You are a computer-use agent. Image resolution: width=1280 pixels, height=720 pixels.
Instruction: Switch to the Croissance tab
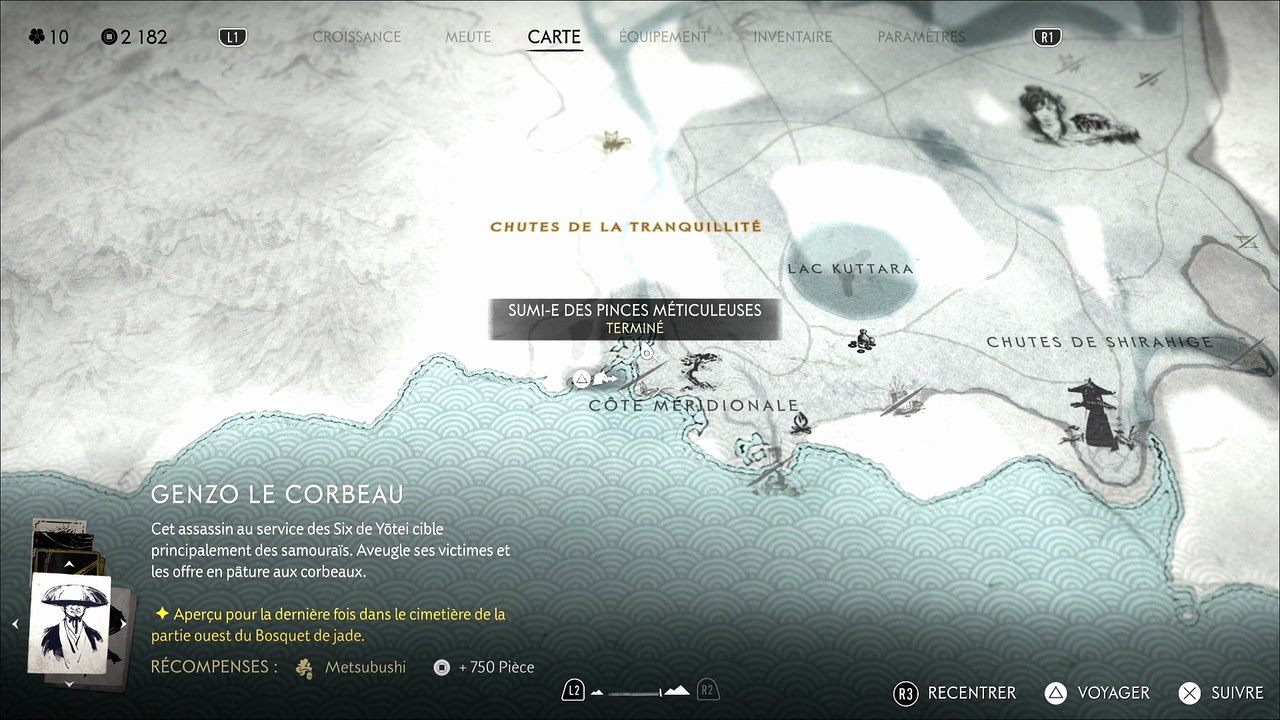tap(356, 37)
